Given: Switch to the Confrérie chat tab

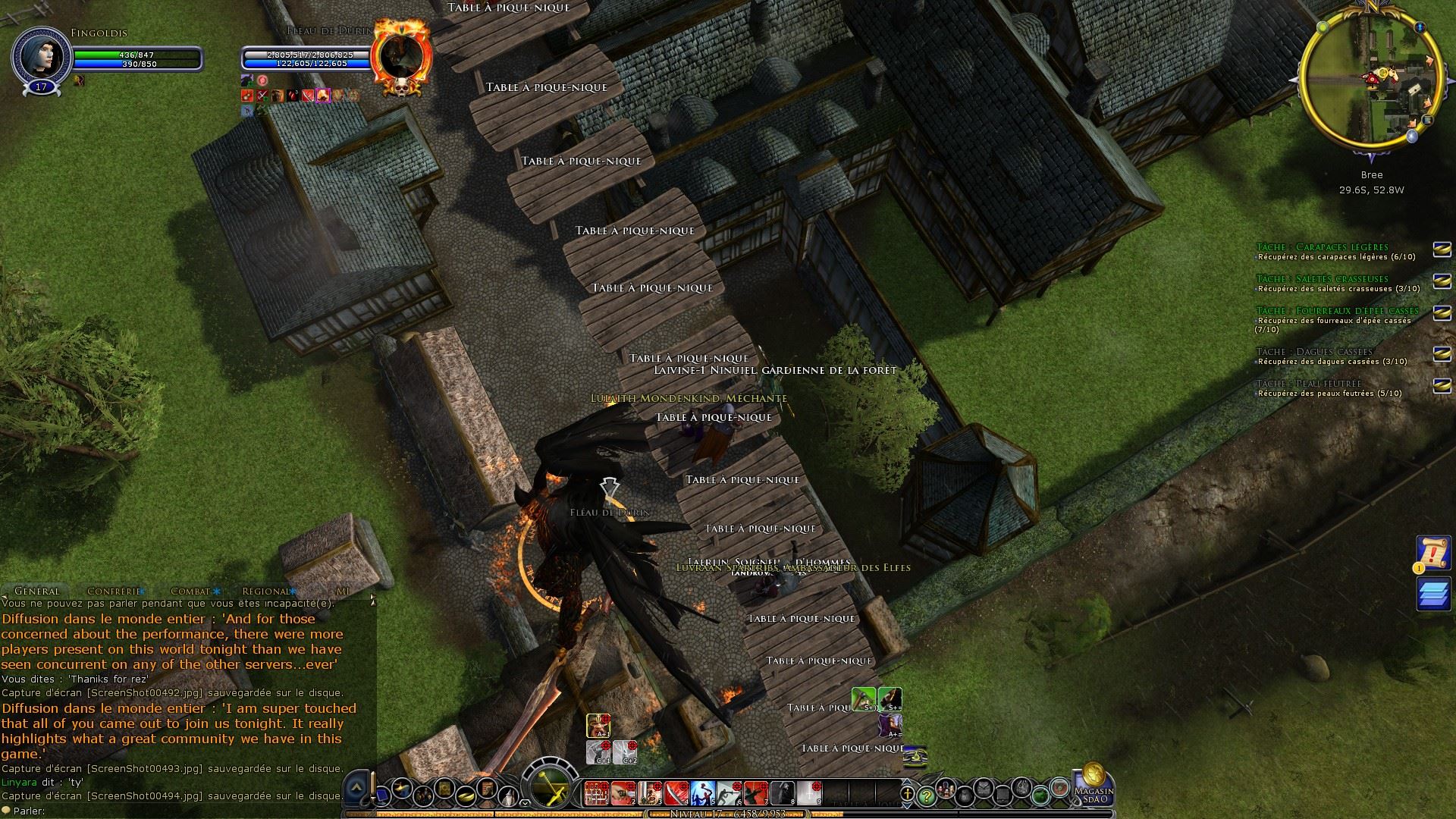Looking at the screenshot, I should [114, 591].
